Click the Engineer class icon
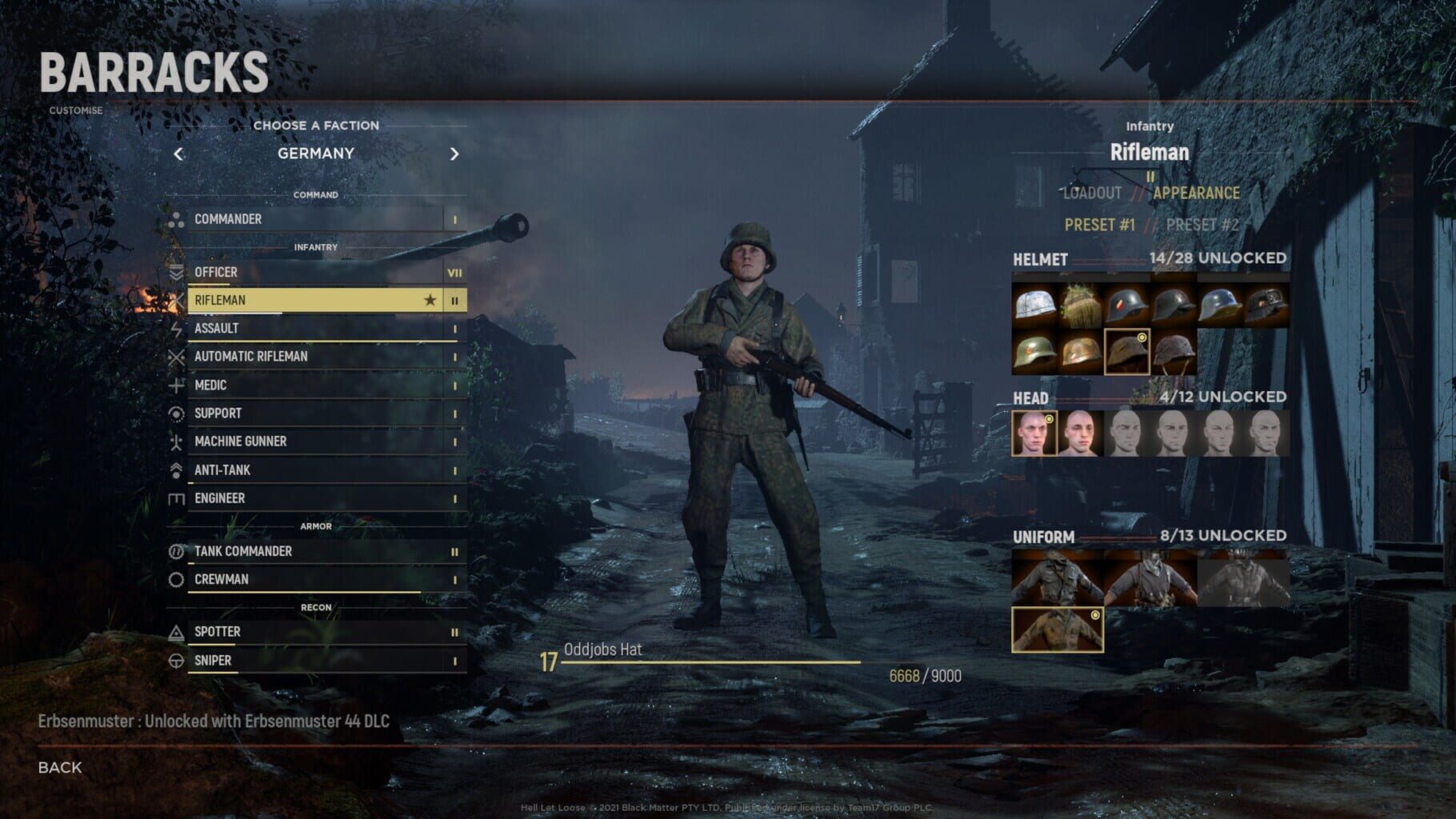 pyautogui.click(x=178, y=497)
